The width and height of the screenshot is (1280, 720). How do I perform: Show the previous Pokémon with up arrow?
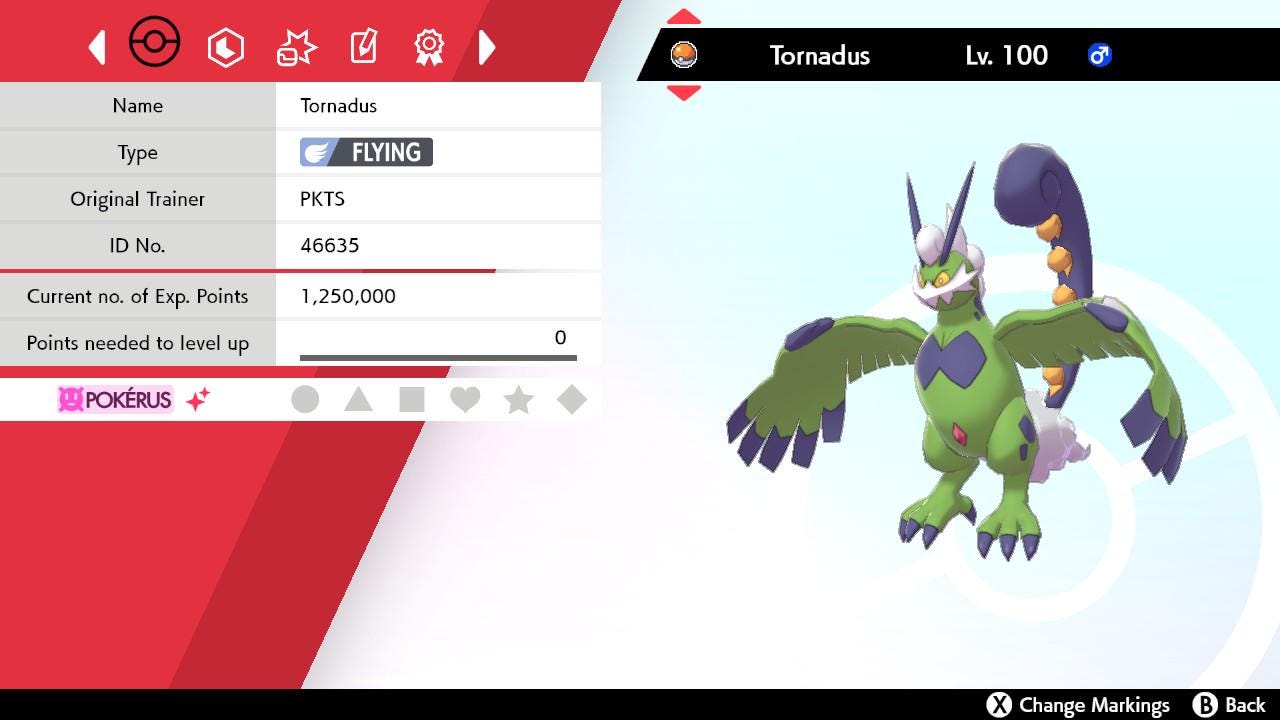tap(684, 17)
